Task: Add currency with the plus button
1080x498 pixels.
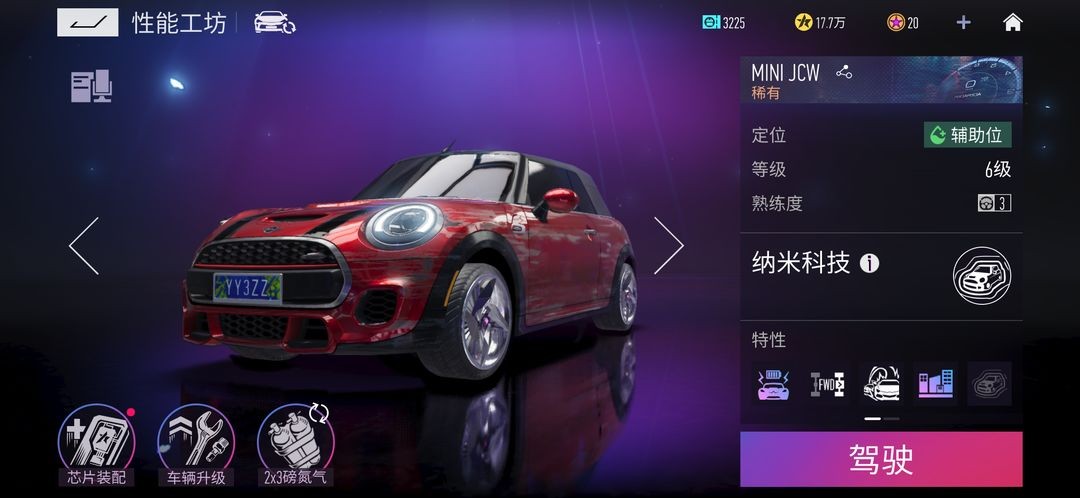Action: (x=963, y=22)
